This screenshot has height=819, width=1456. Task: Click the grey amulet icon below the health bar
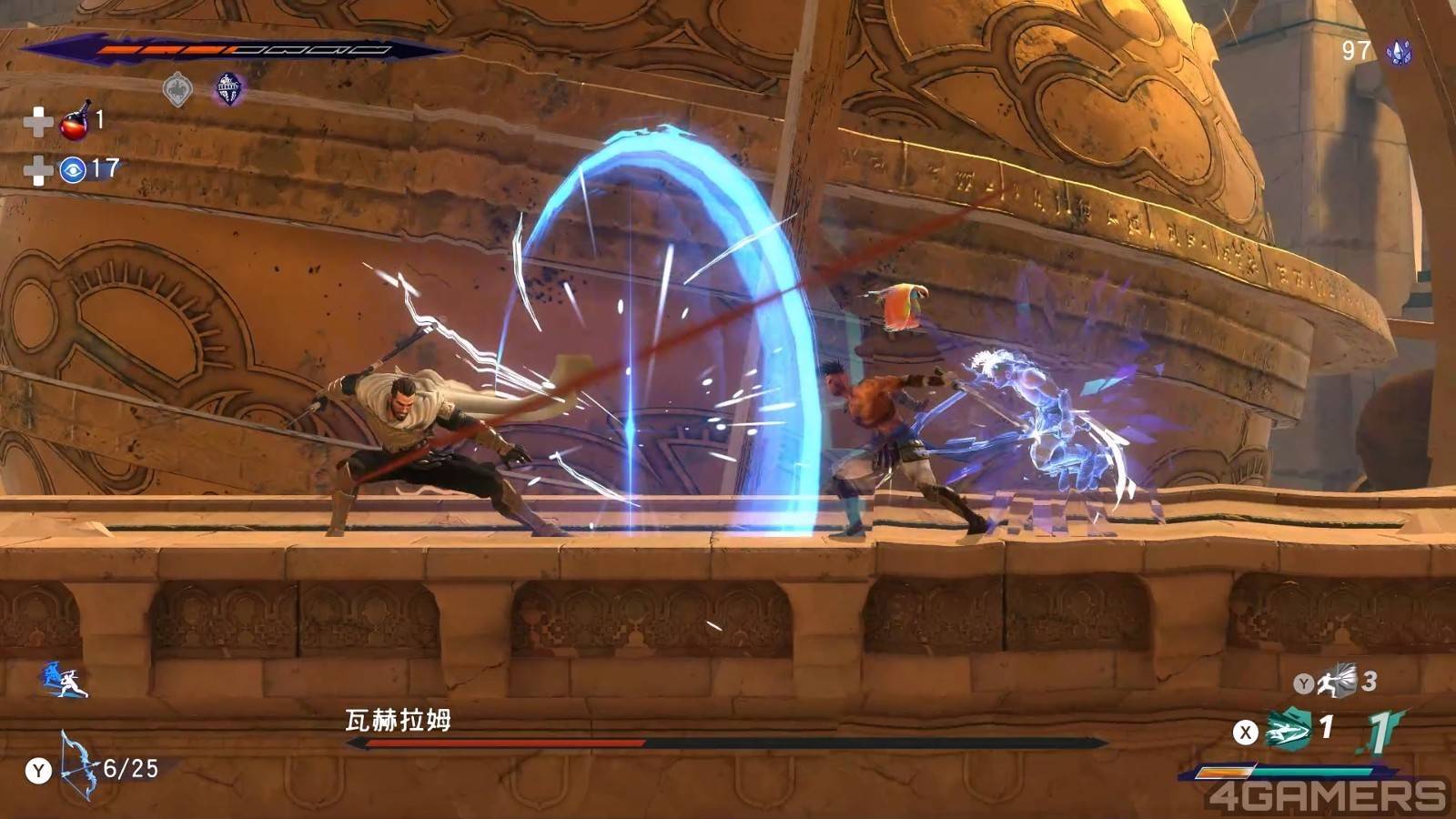click(x=177, y=90)
